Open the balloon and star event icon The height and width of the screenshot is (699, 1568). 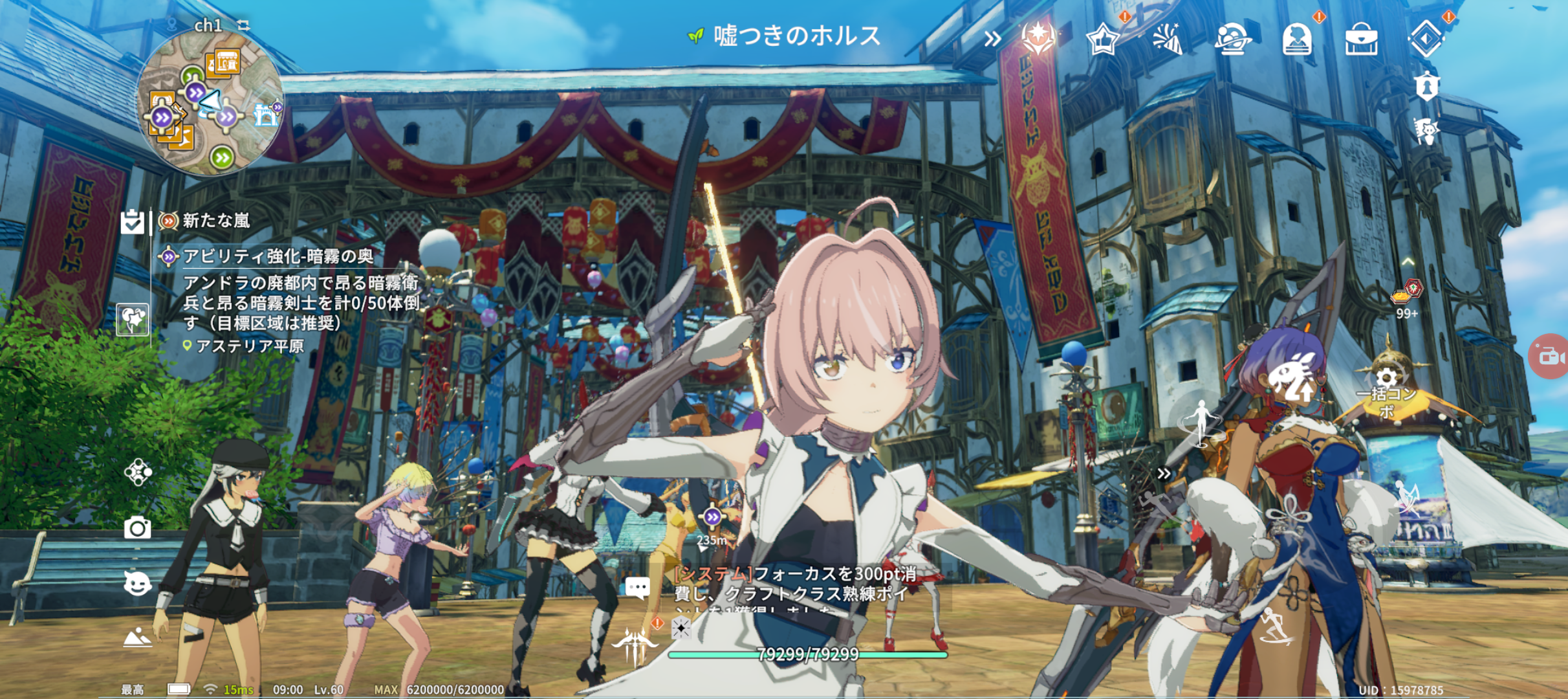click(133, 320)
